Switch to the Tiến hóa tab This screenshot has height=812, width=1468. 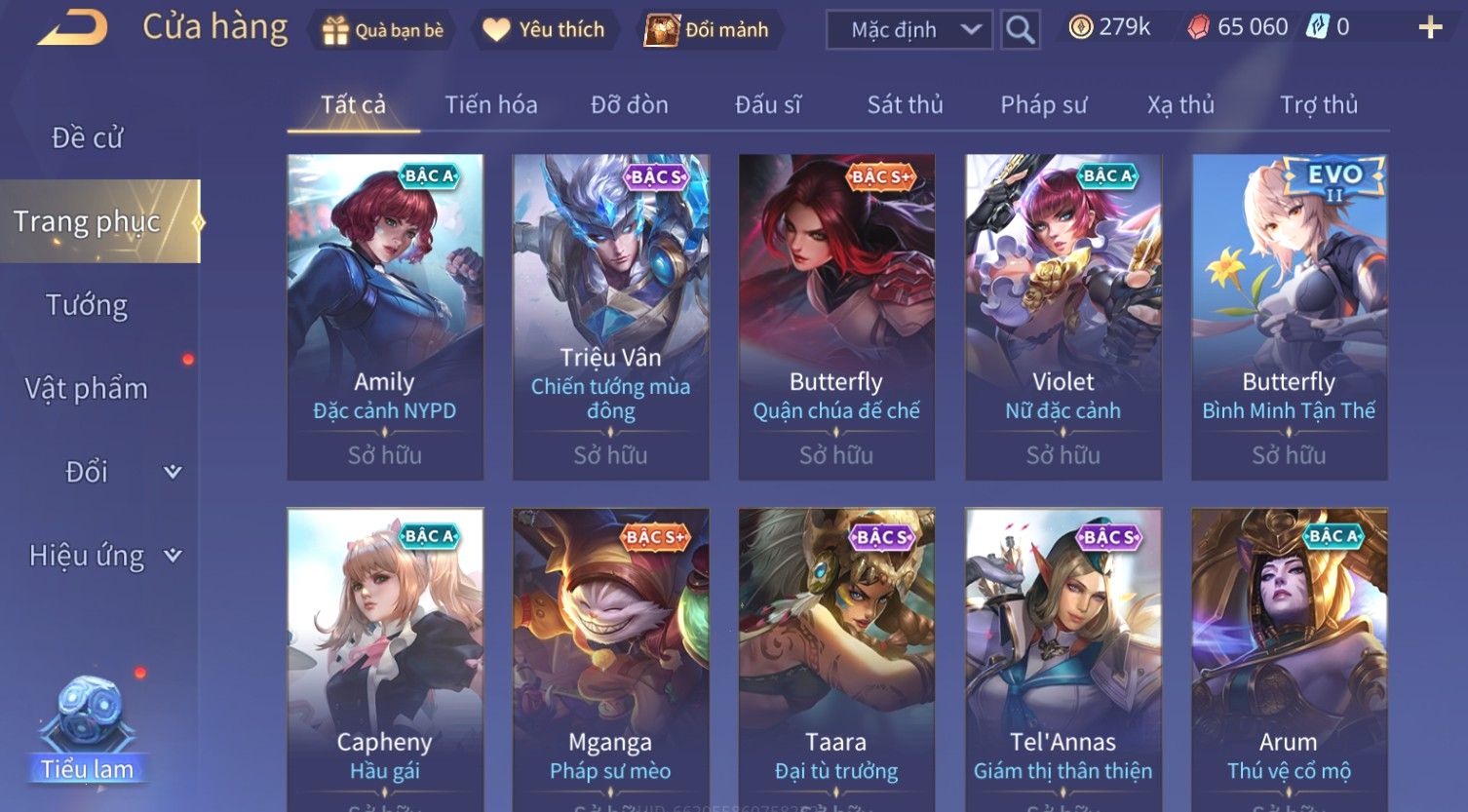[491, 104]
